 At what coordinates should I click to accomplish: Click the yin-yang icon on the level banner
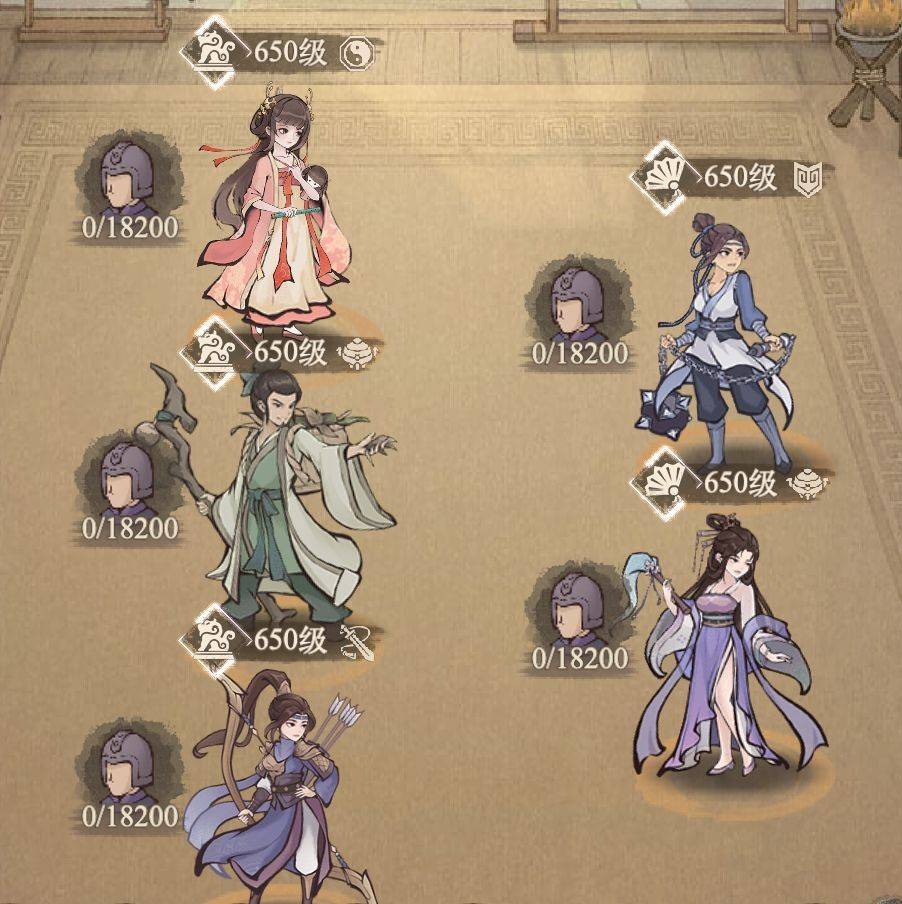point(355,53)
